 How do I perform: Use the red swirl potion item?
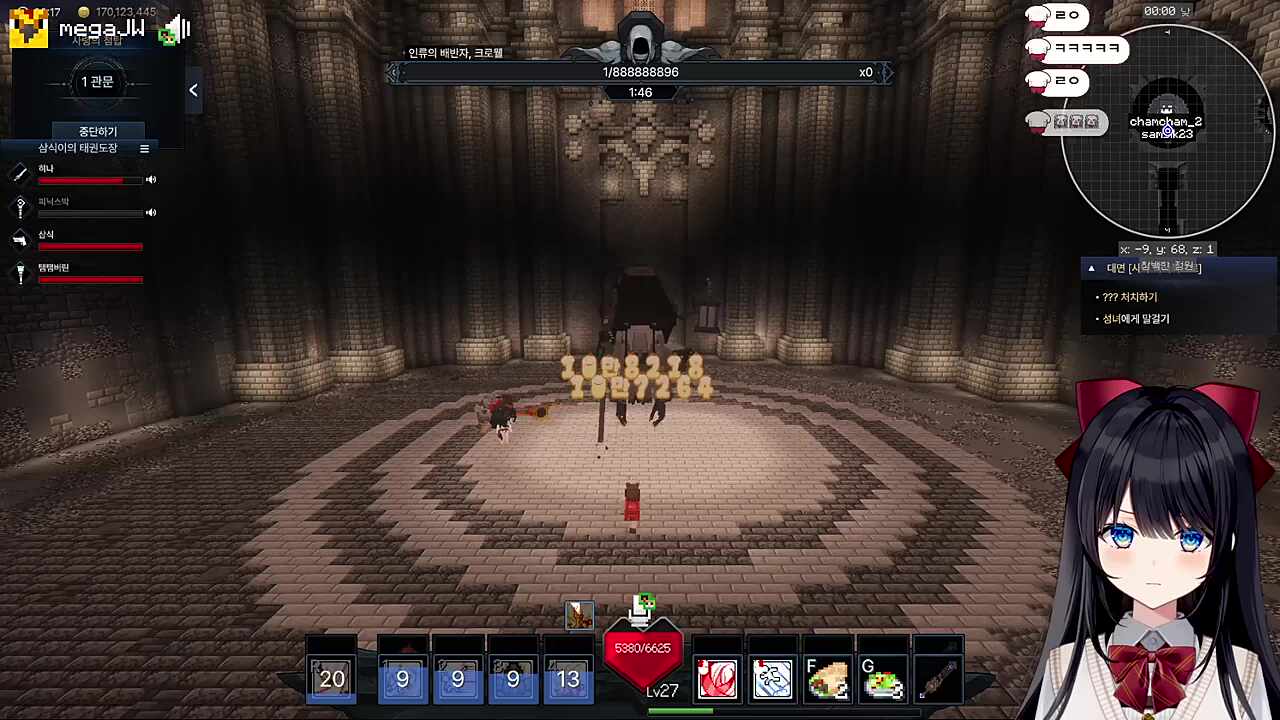click(x=717, y=679)
